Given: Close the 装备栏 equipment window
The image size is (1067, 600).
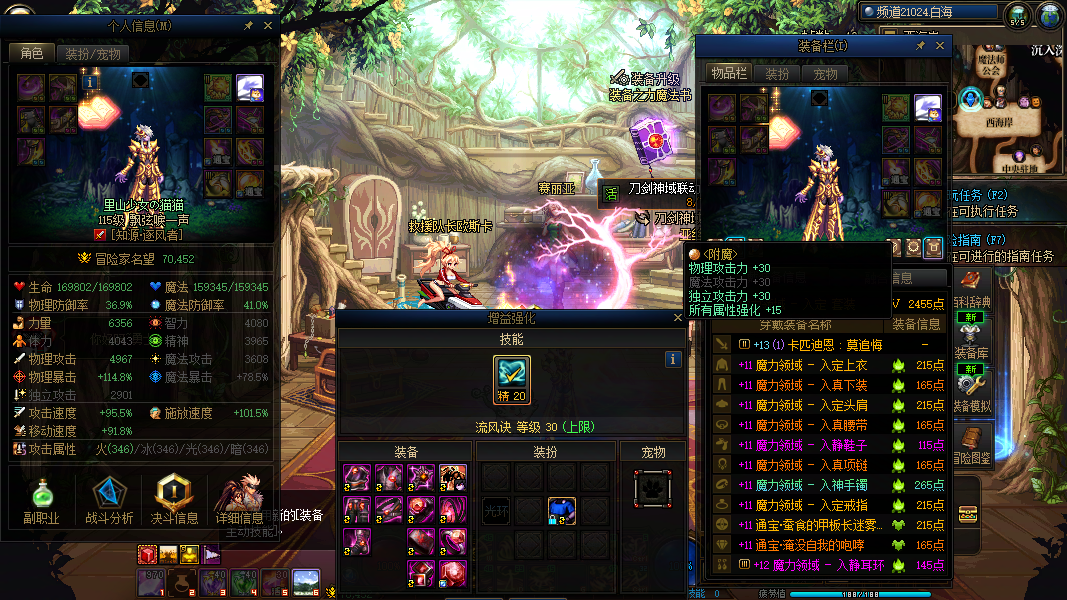Looking at the screenshot, I should click(x=940, y=46).
